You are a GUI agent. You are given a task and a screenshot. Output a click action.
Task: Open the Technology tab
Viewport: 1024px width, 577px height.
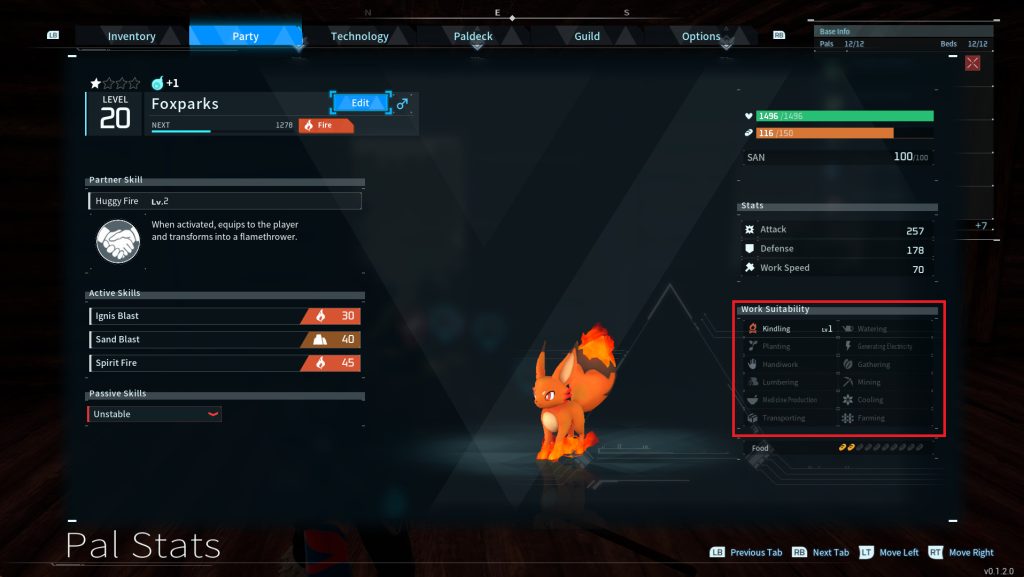359,36
